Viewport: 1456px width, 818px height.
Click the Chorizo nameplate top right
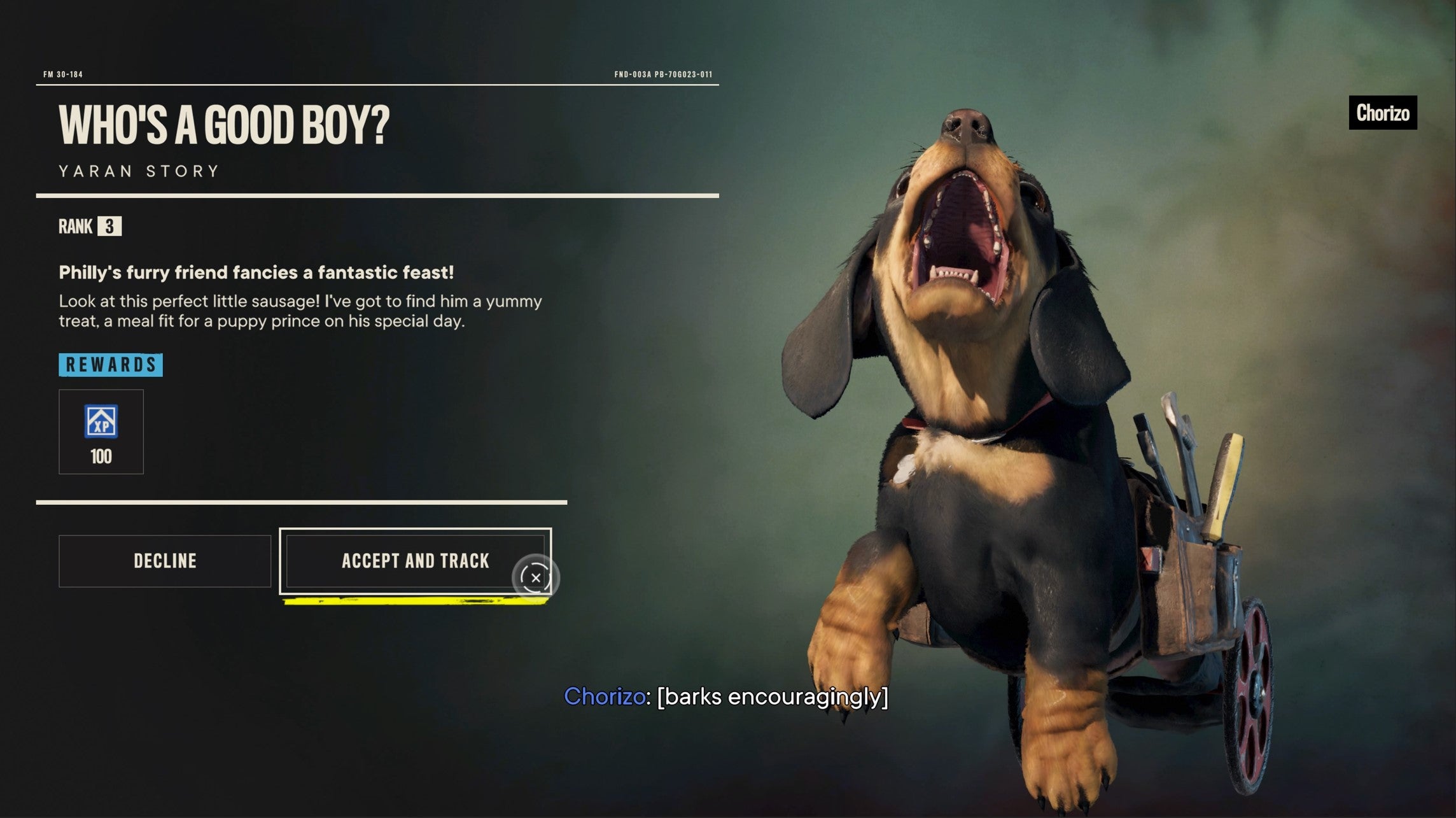1382,113
